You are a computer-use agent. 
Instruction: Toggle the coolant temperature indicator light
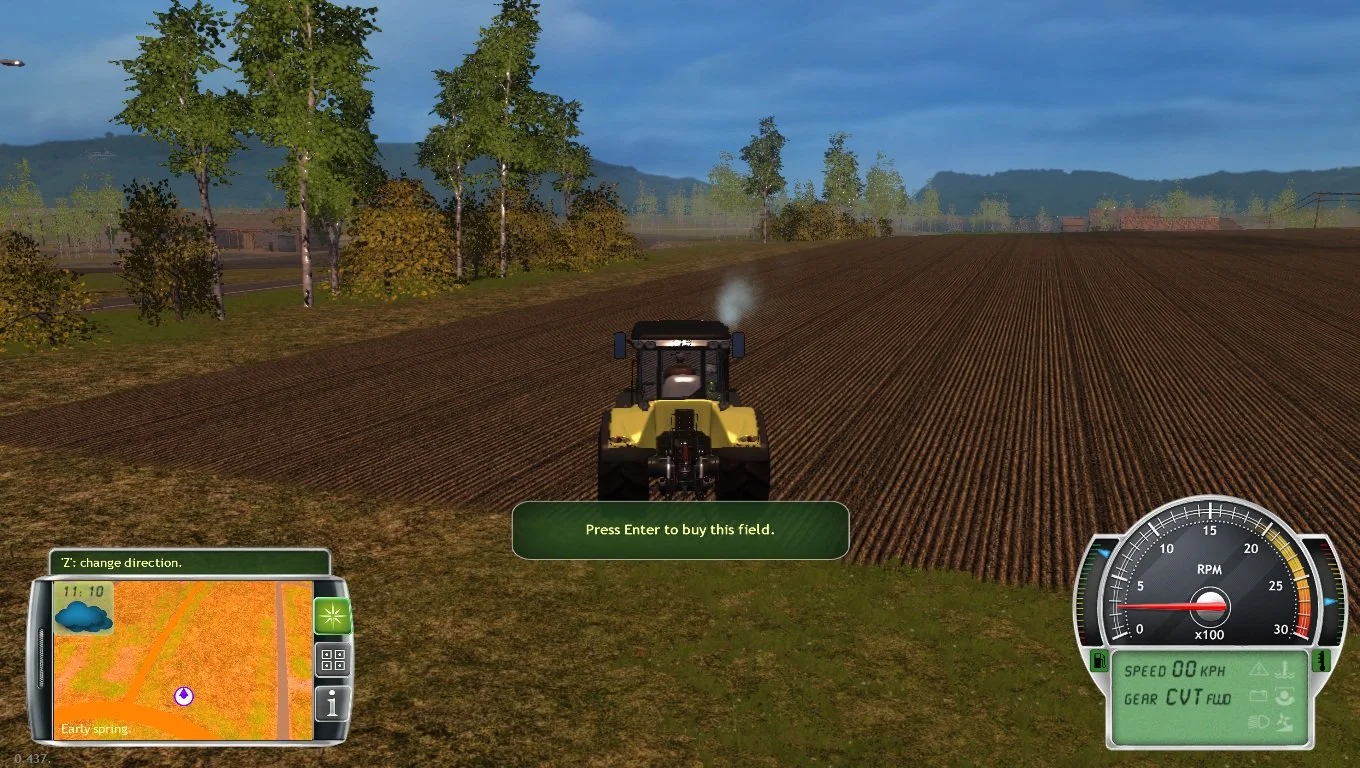(x=1286, y=668)
